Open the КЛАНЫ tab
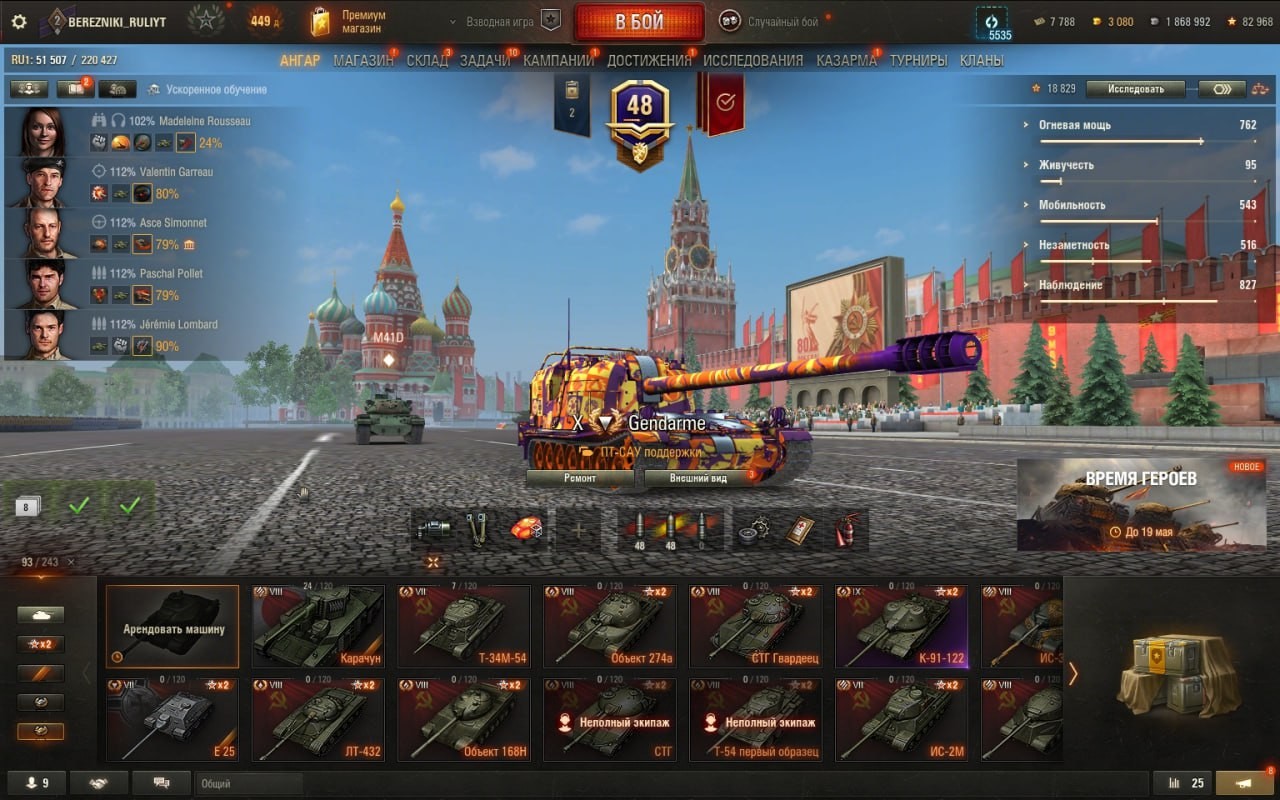 (x=981, y=60)
